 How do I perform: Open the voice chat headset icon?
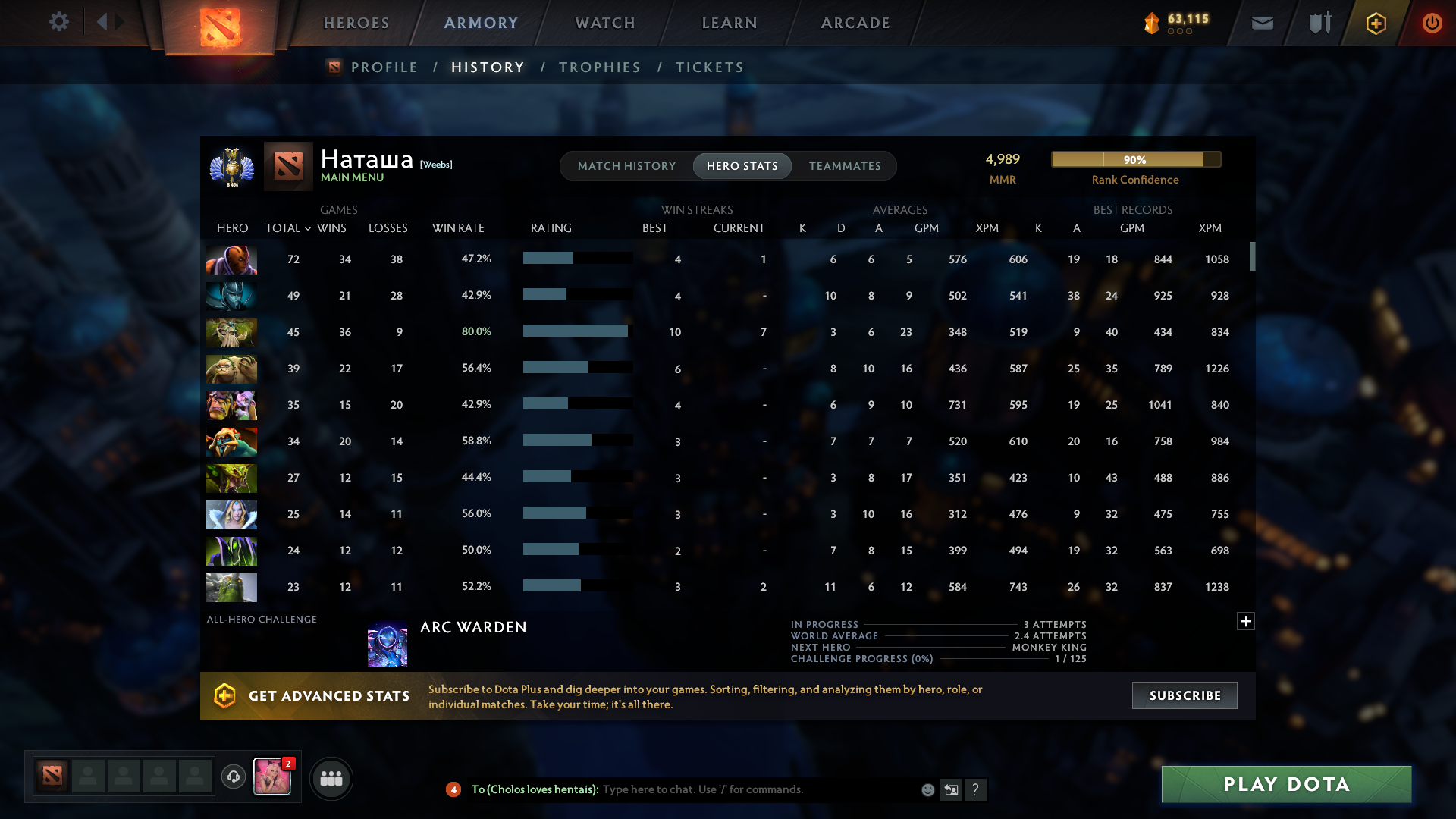coord(234,777)
